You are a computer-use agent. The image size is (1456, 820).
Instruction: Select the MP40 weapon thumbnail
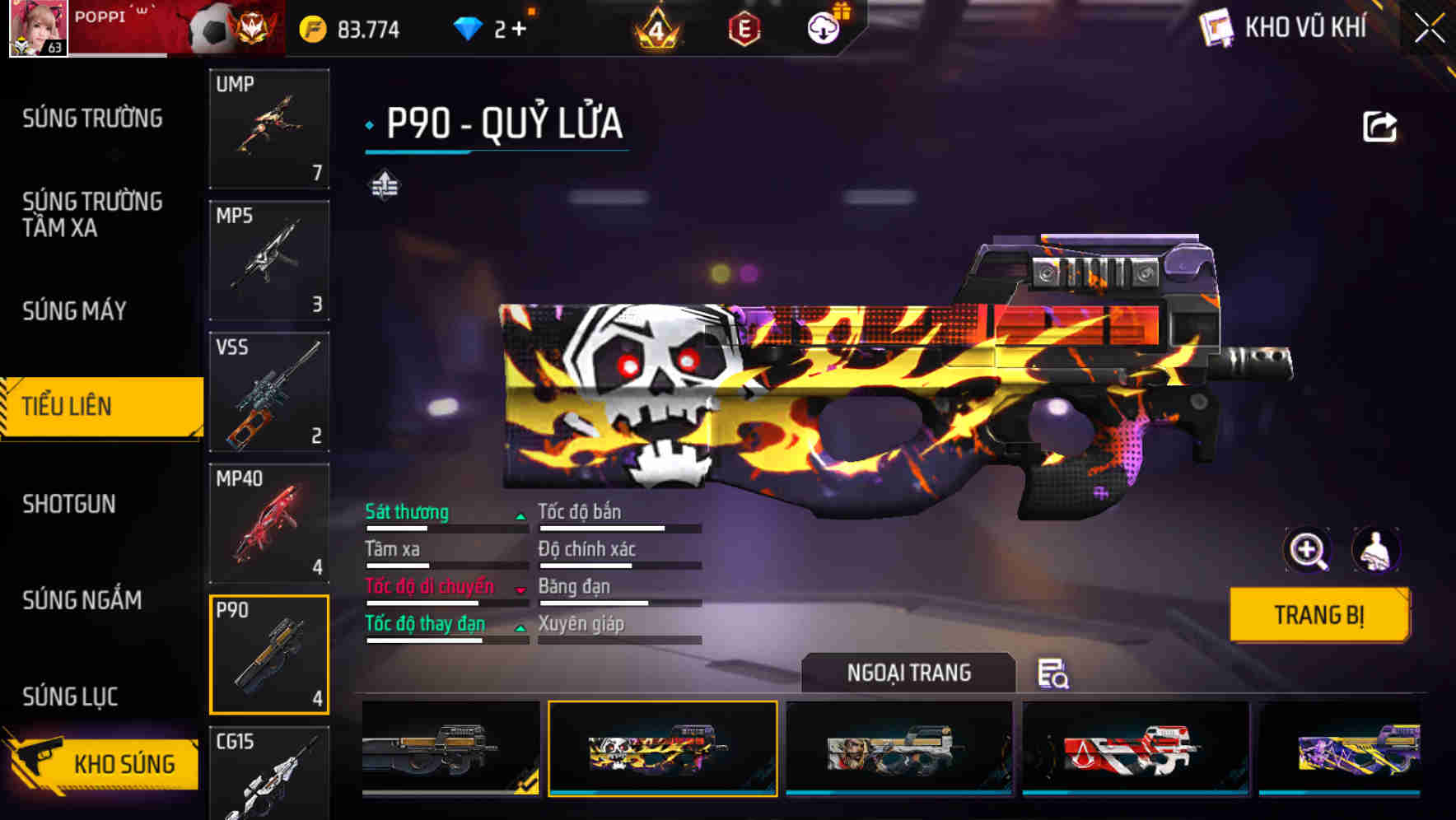[269, 521]
